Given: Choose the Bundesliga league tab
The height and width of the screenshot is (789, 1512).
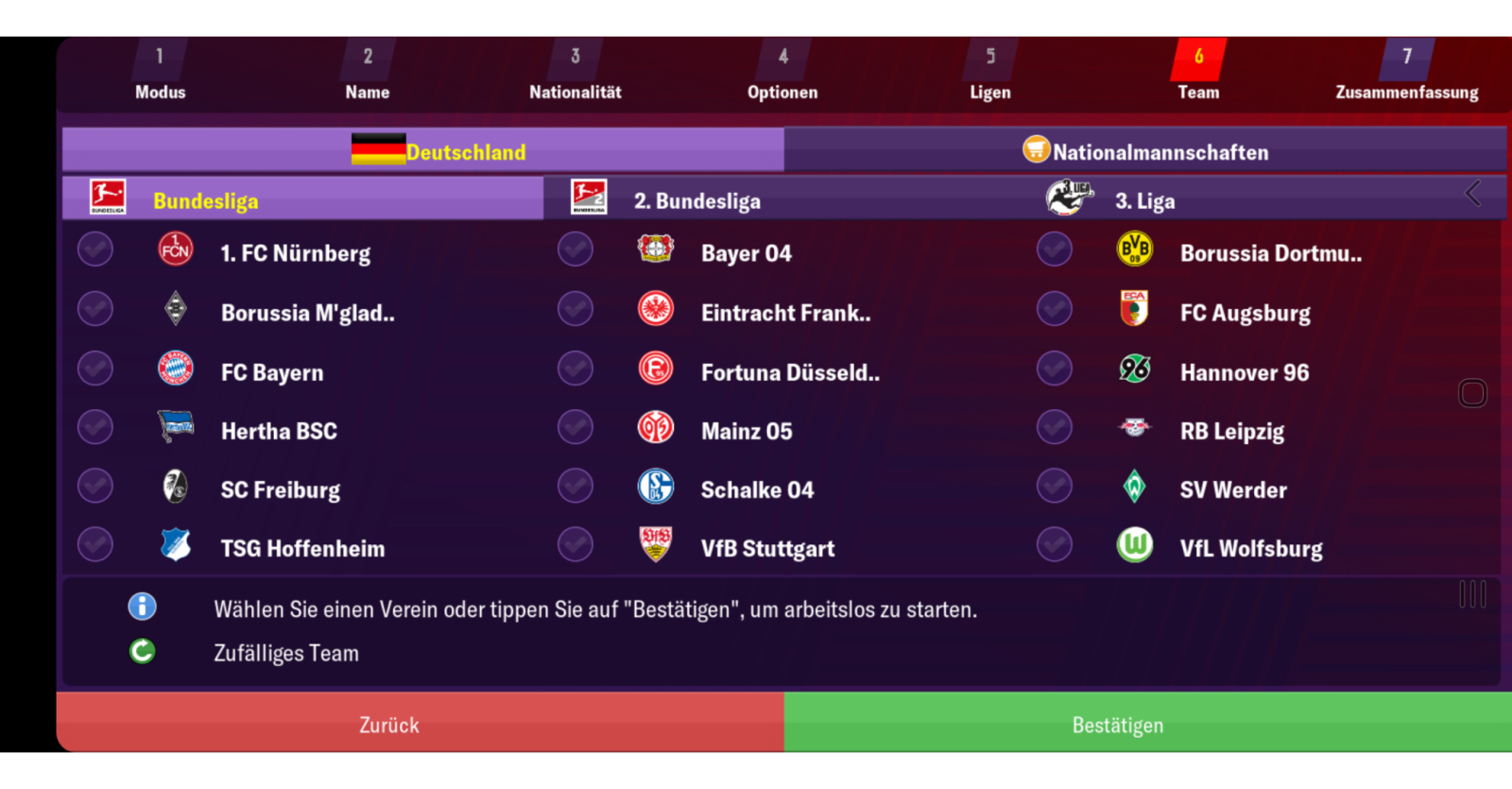Looking at the screenshot, I should [205, 200].
